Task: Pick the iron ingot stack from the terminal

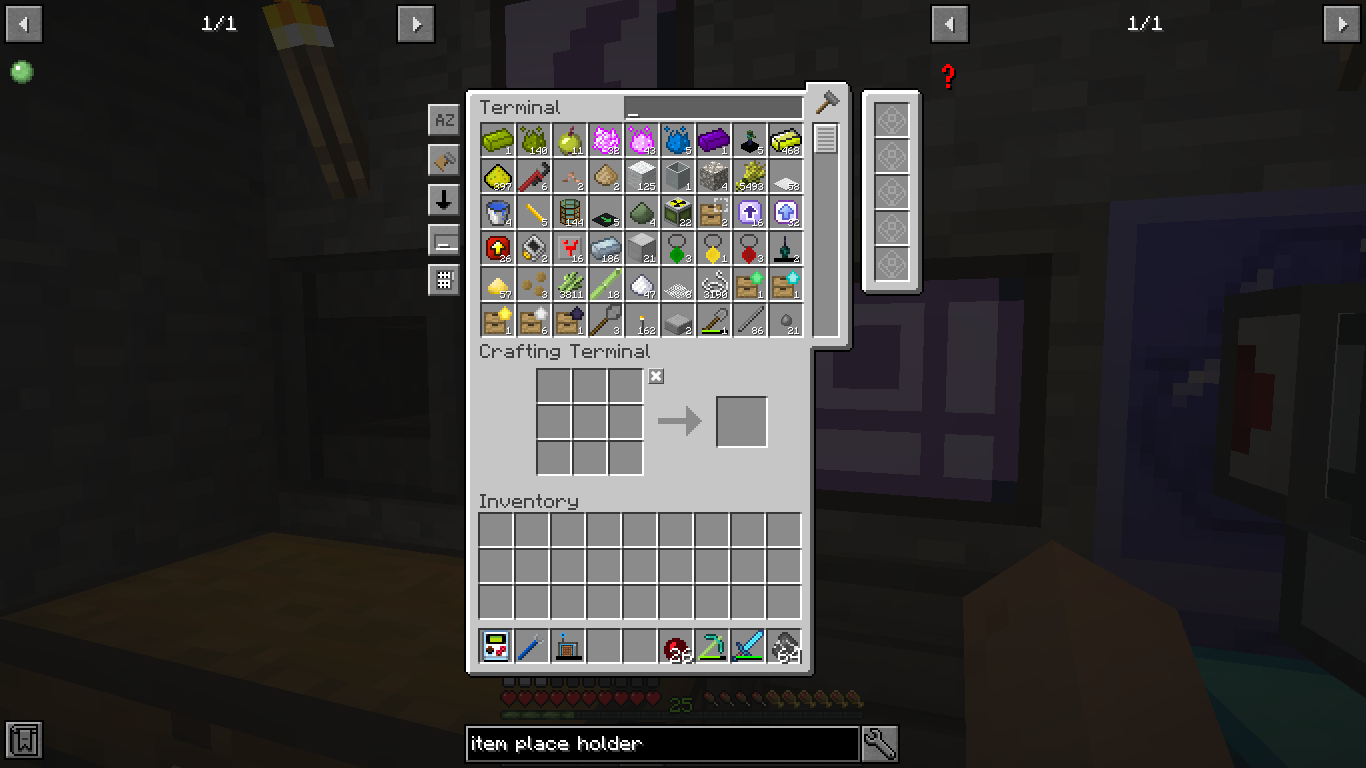Action: (x=606, y=249)
